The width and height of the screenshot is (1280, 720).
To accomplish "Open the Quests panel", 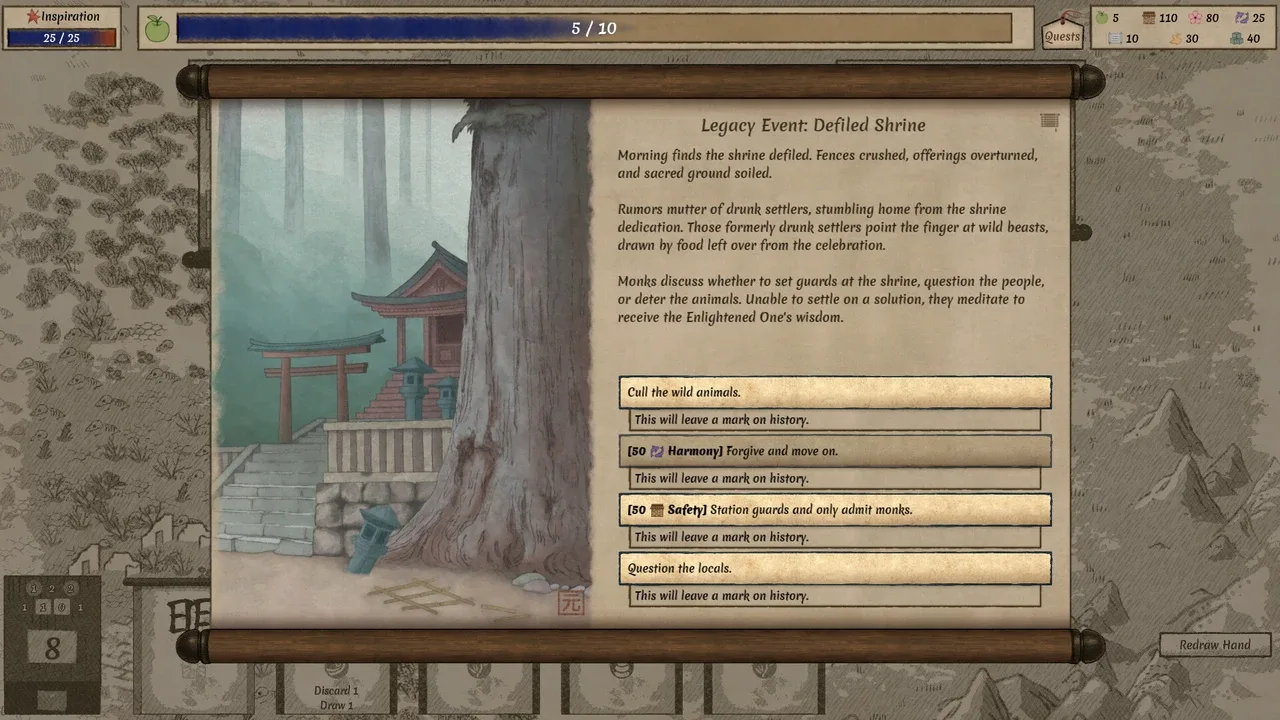I will [1062, 30].
